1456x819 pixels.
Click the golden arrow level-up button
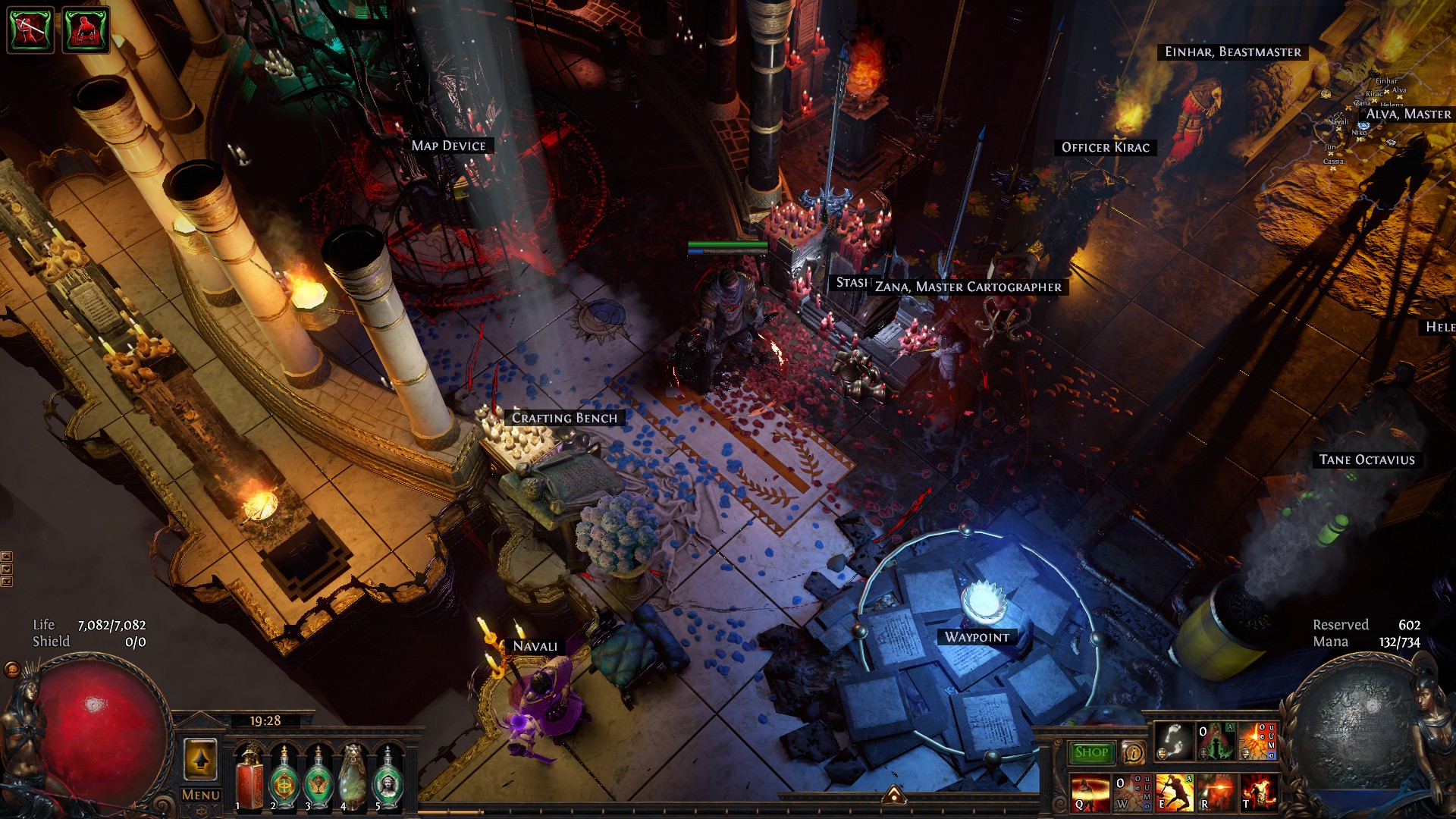200,759
